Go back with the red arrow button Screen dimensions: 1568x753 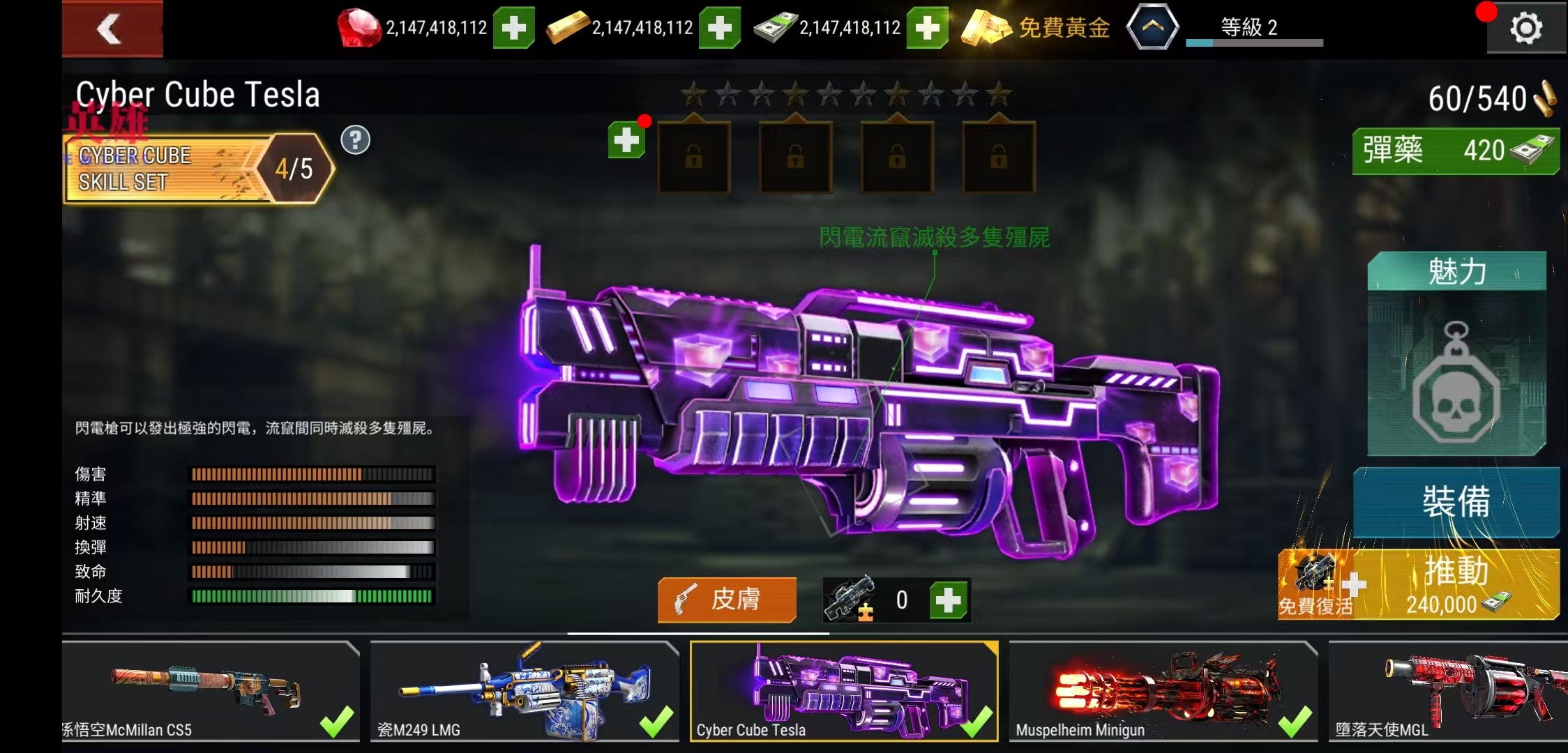(x=112, y=29)
